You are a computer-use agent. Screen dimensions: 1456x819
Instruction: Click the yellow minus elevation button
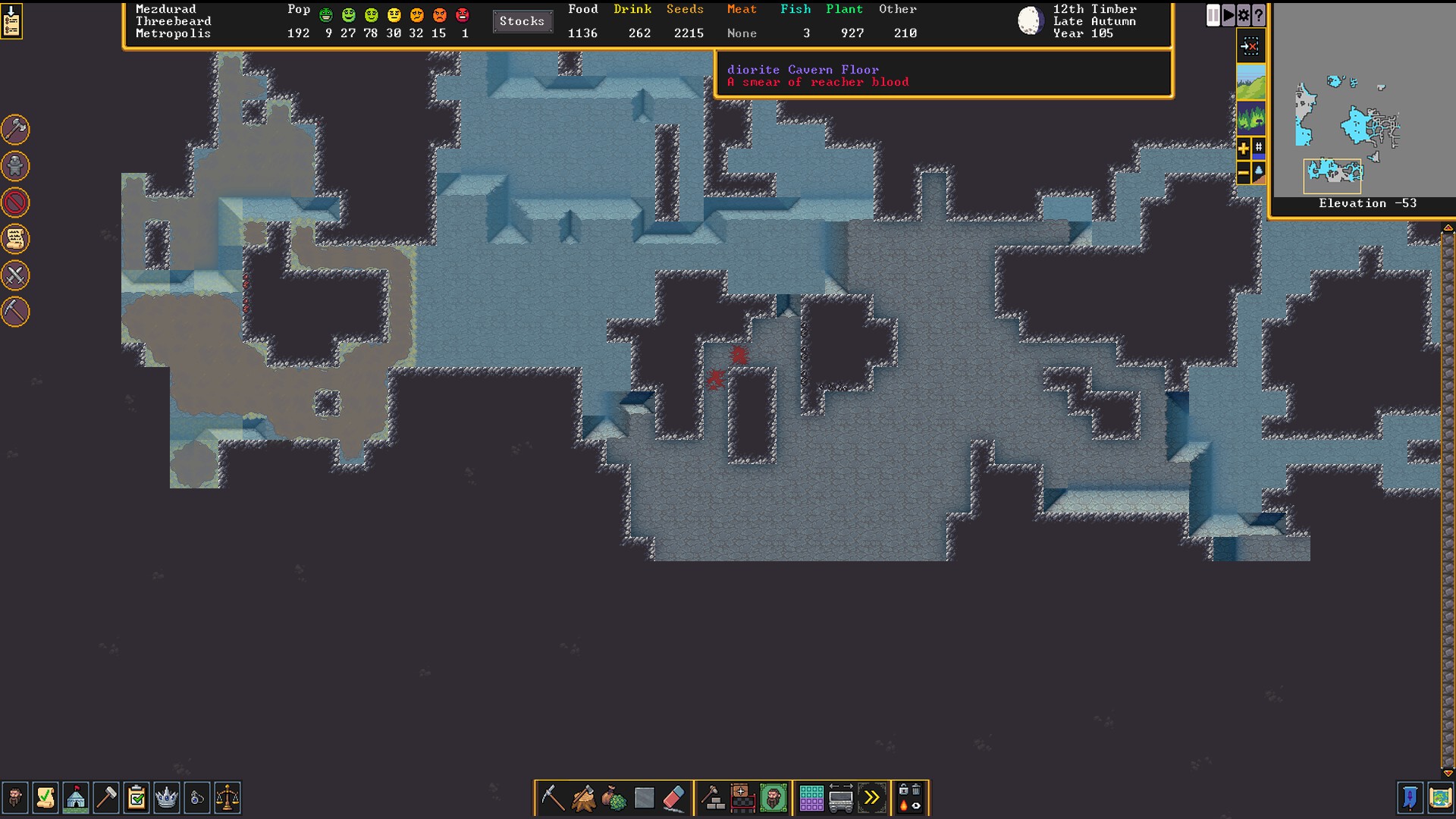(1244, 174)
